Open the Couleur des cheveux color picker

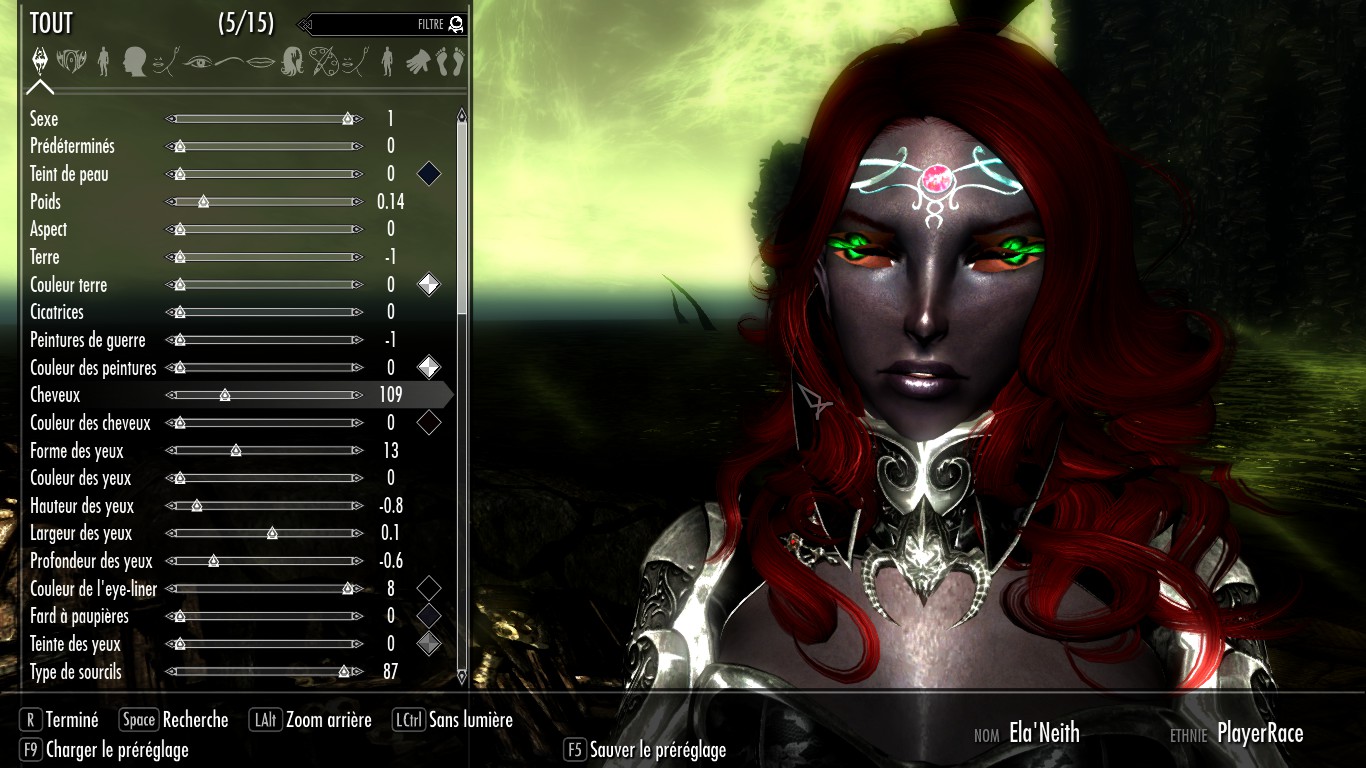click(x=429, y=422)
